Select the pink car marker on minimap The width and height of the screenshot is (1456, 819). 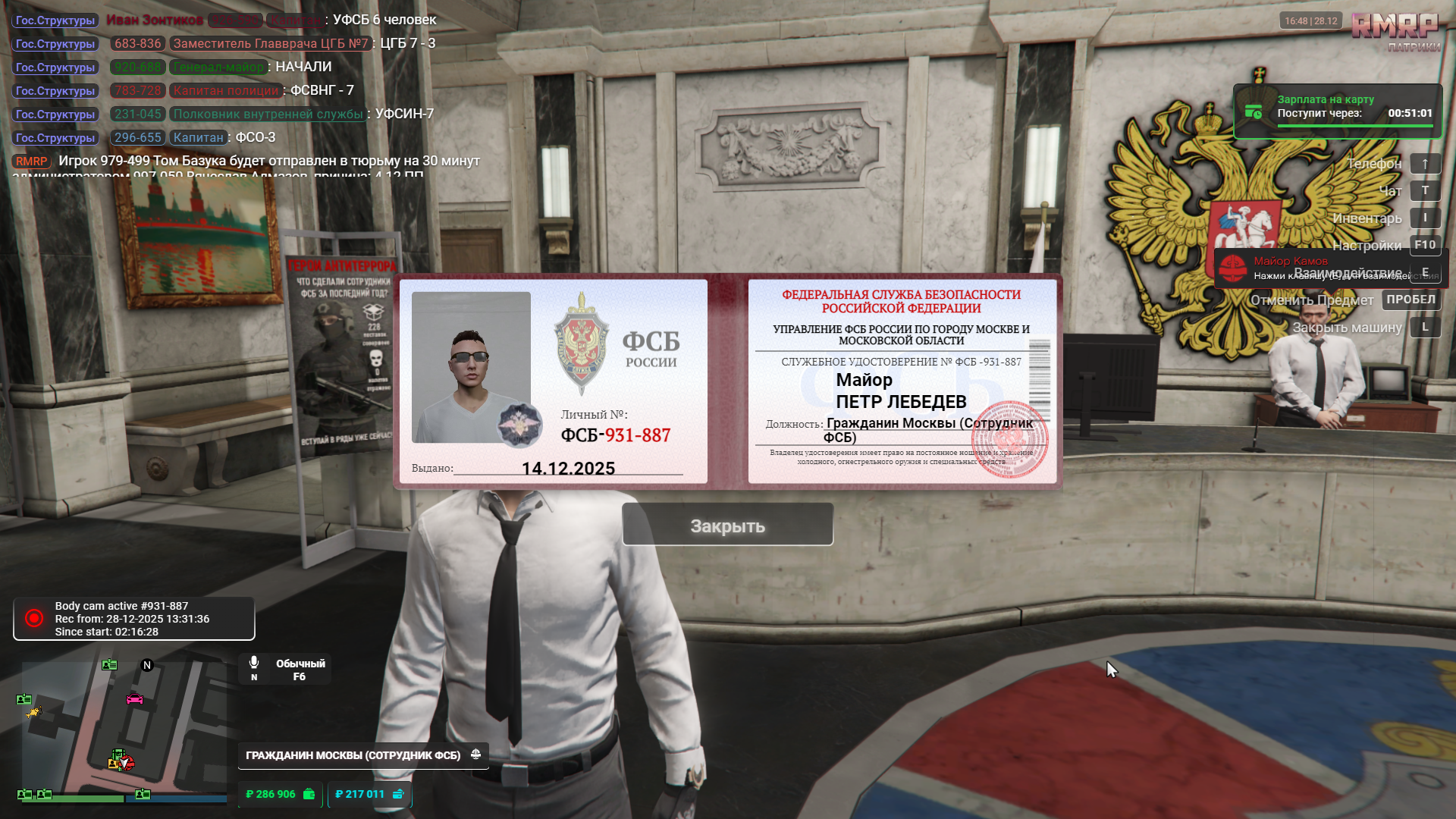click(x=134, y=698)
